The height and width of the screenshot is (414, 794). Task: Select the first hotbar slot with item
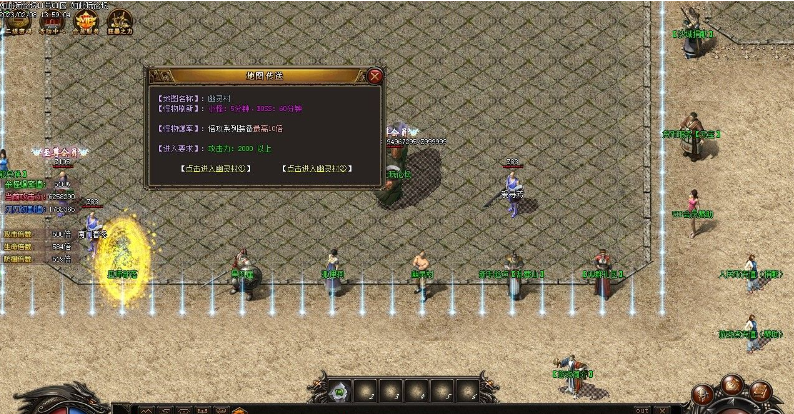(x=340, y=390)
